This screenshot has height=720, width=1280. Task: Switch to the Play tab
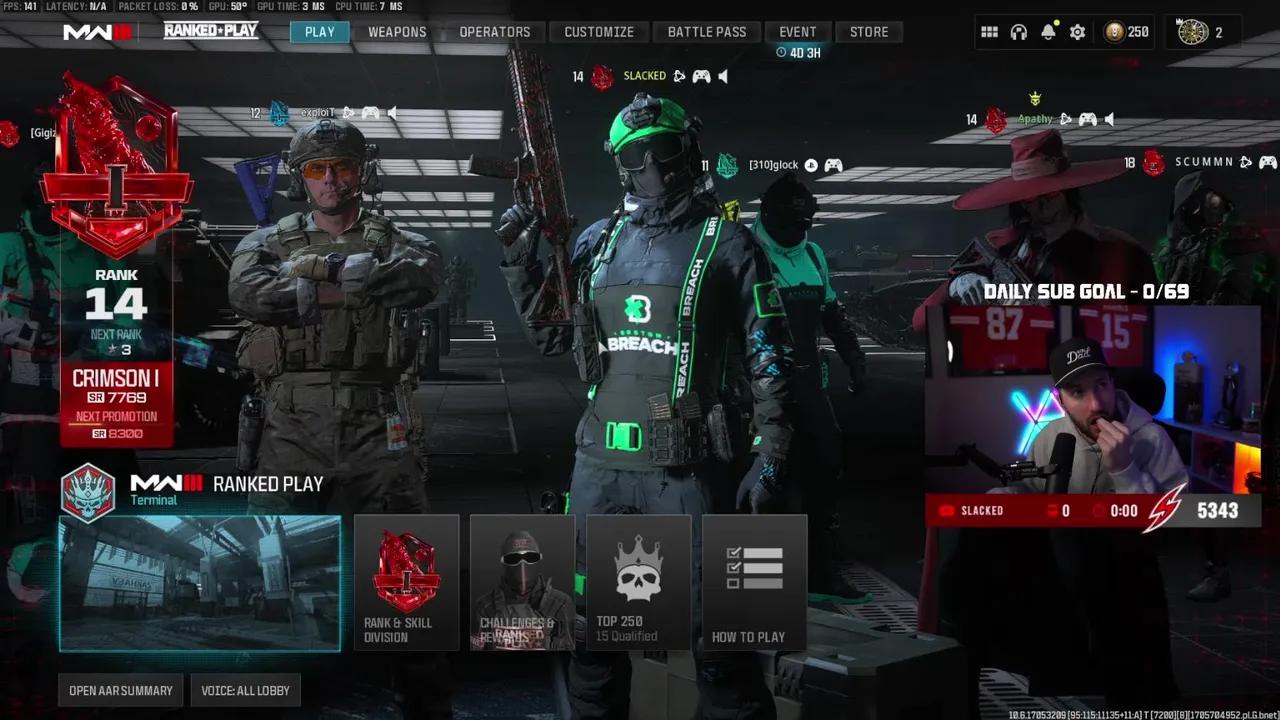point(320,32)
